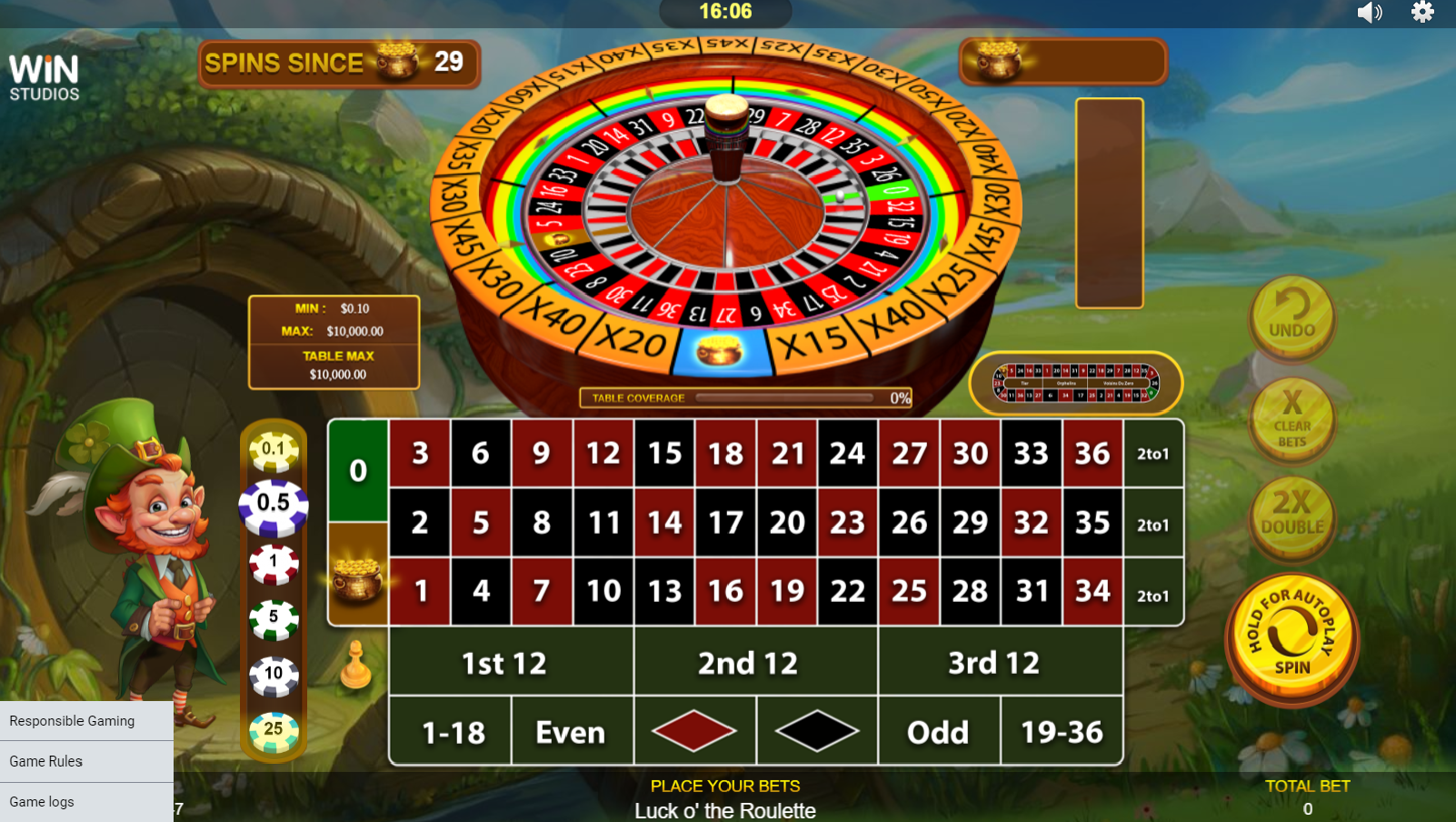The width and height of the screenshot is (1456, 822).
Task: Open the Game Rules page
Action: tap(45, 761)
